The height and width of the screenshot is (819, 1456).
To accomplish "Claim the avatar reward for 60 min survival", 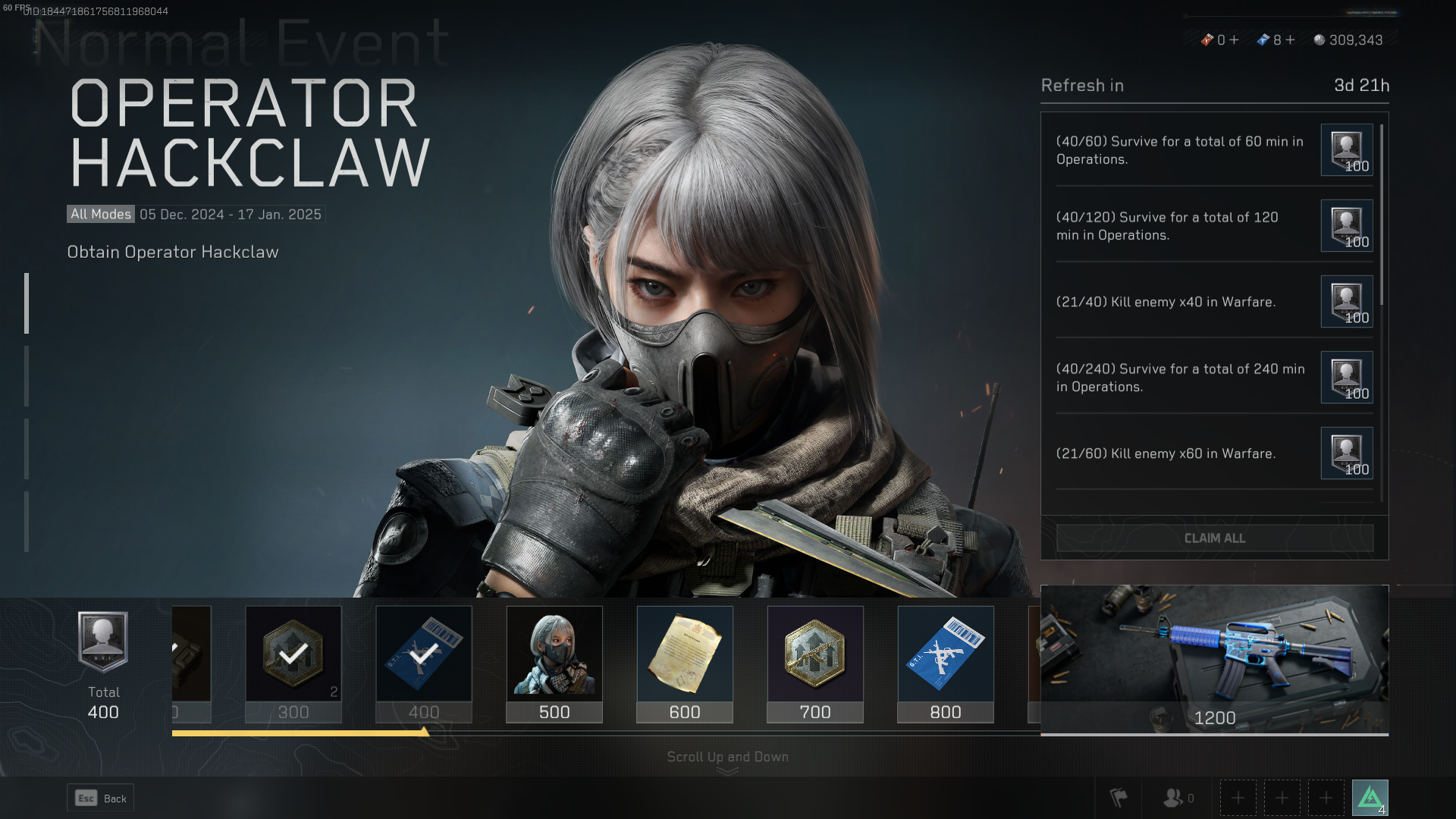I will pyautogui.click(x=1346, y=150).
